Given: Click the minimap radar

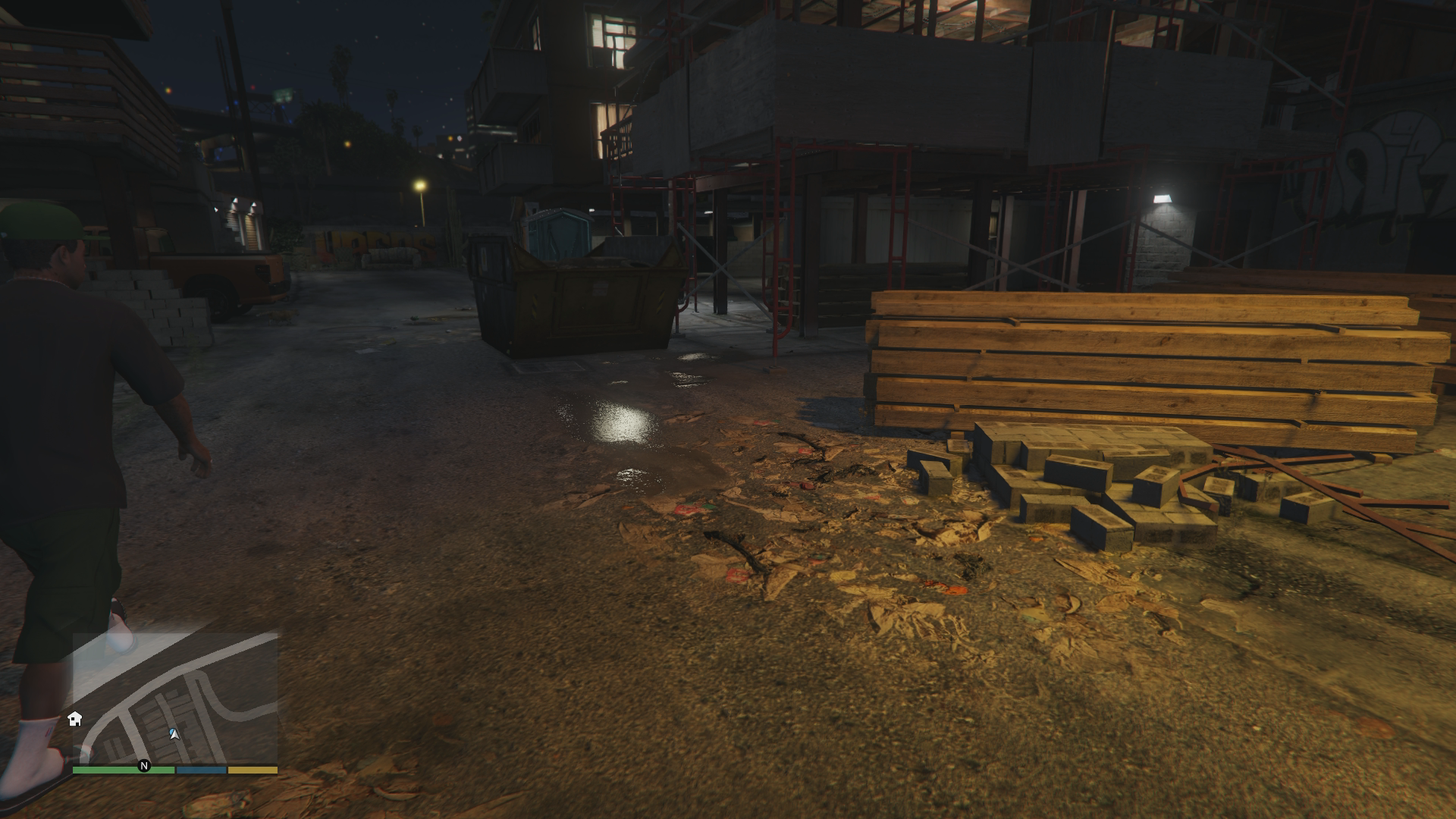Looking at the screenshot, I should (175, 698).
